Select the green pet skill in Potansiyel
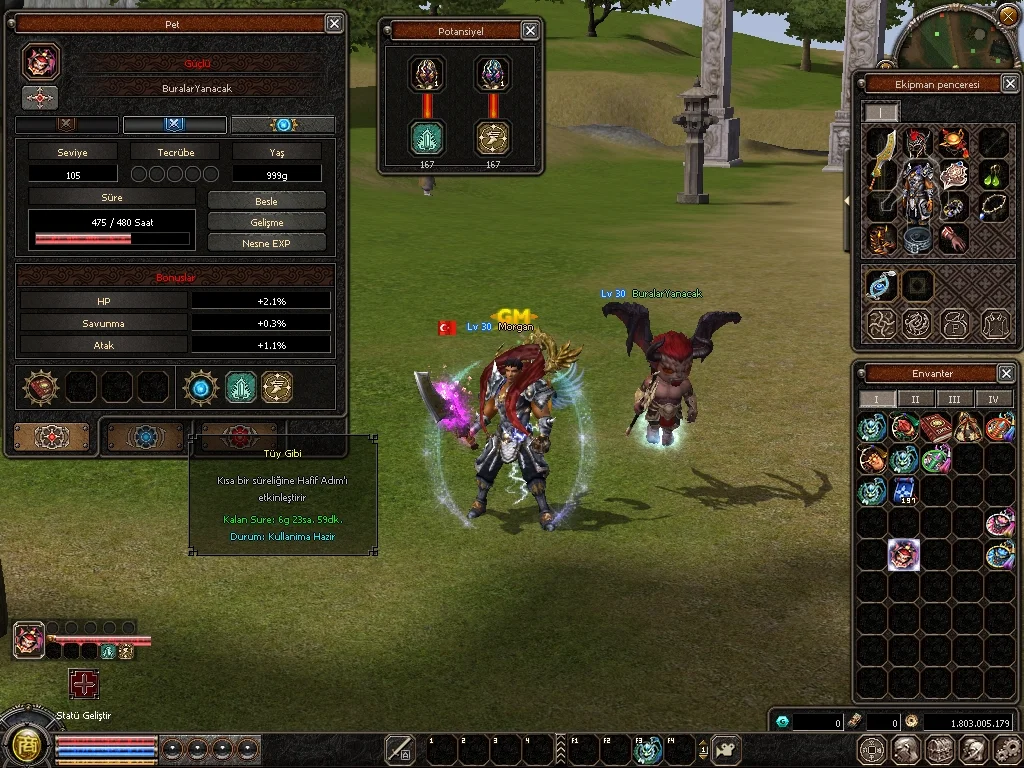The width and height of the screenshot is (1024, 768). 427,137
